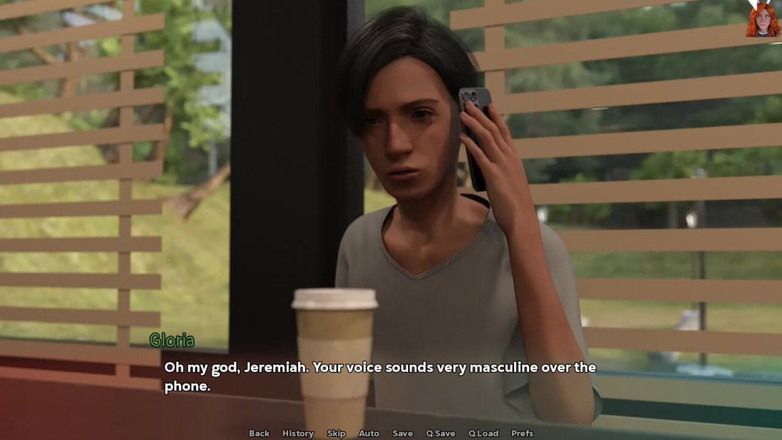
Task: Open the dialogue History log
Action: (298, 433)
